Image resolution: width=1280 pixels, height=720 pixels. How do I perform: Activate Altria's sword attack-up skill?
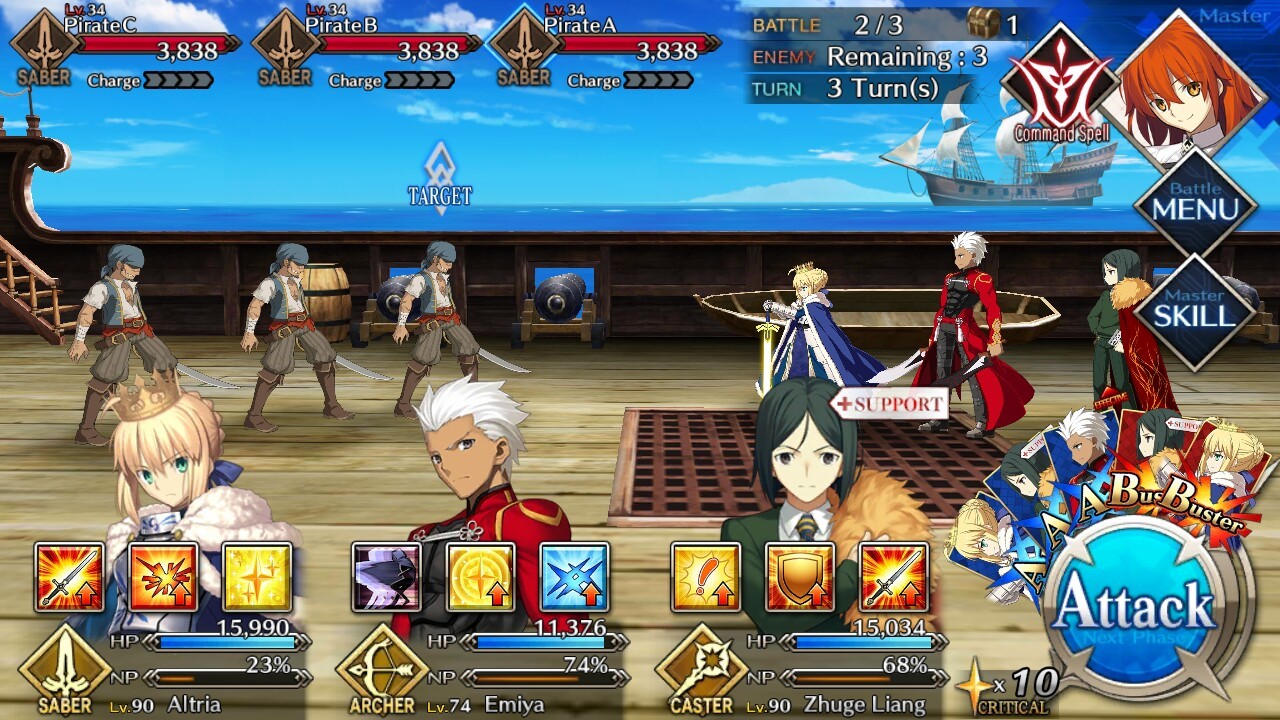pyautogui.click(x=69, y=577)
